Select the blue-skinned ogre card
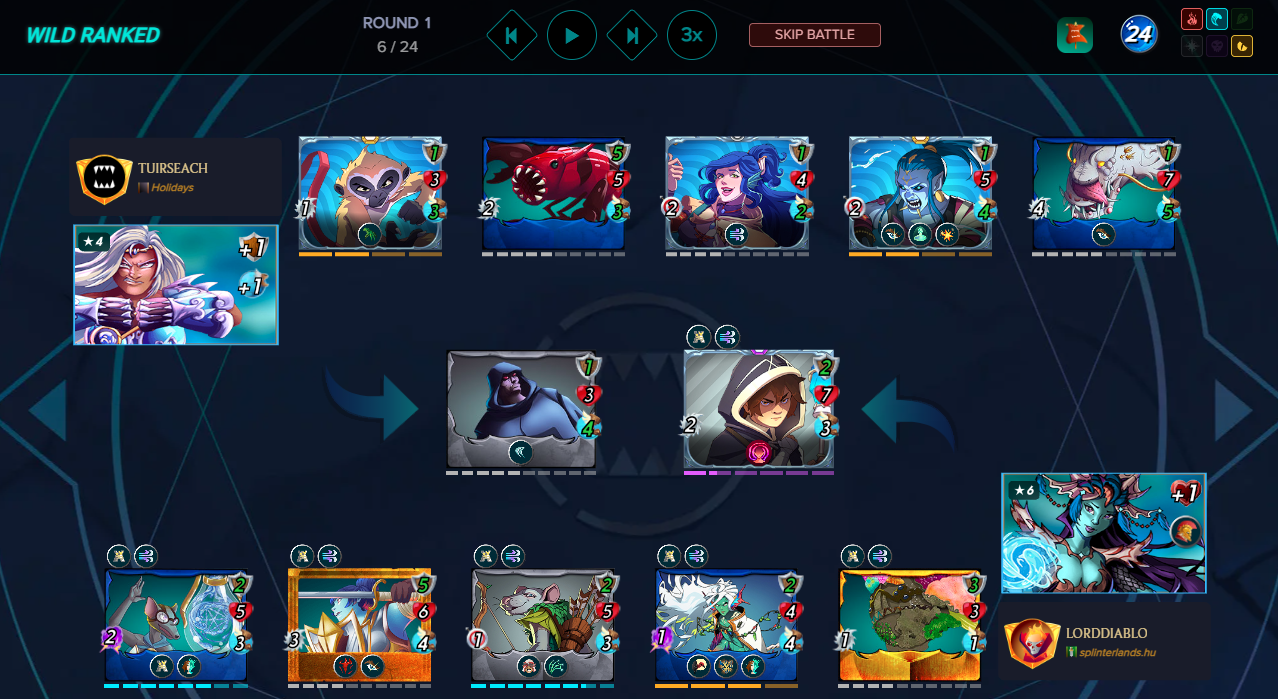The height and width of the screenshot is (699, 1278). [920, 193]
